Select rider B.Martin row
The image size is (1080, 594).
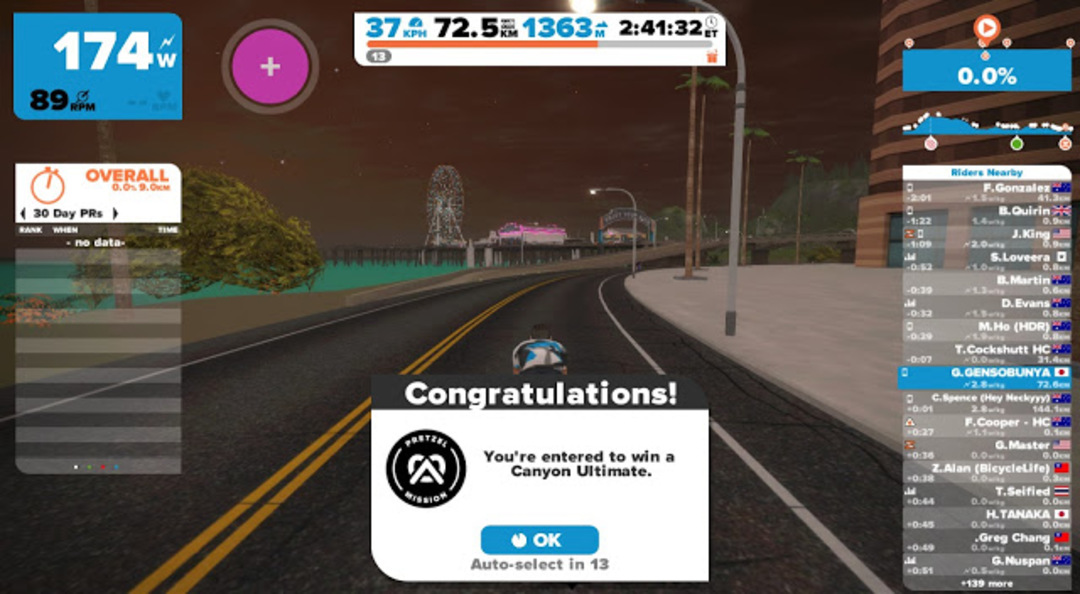click(987, 285)
